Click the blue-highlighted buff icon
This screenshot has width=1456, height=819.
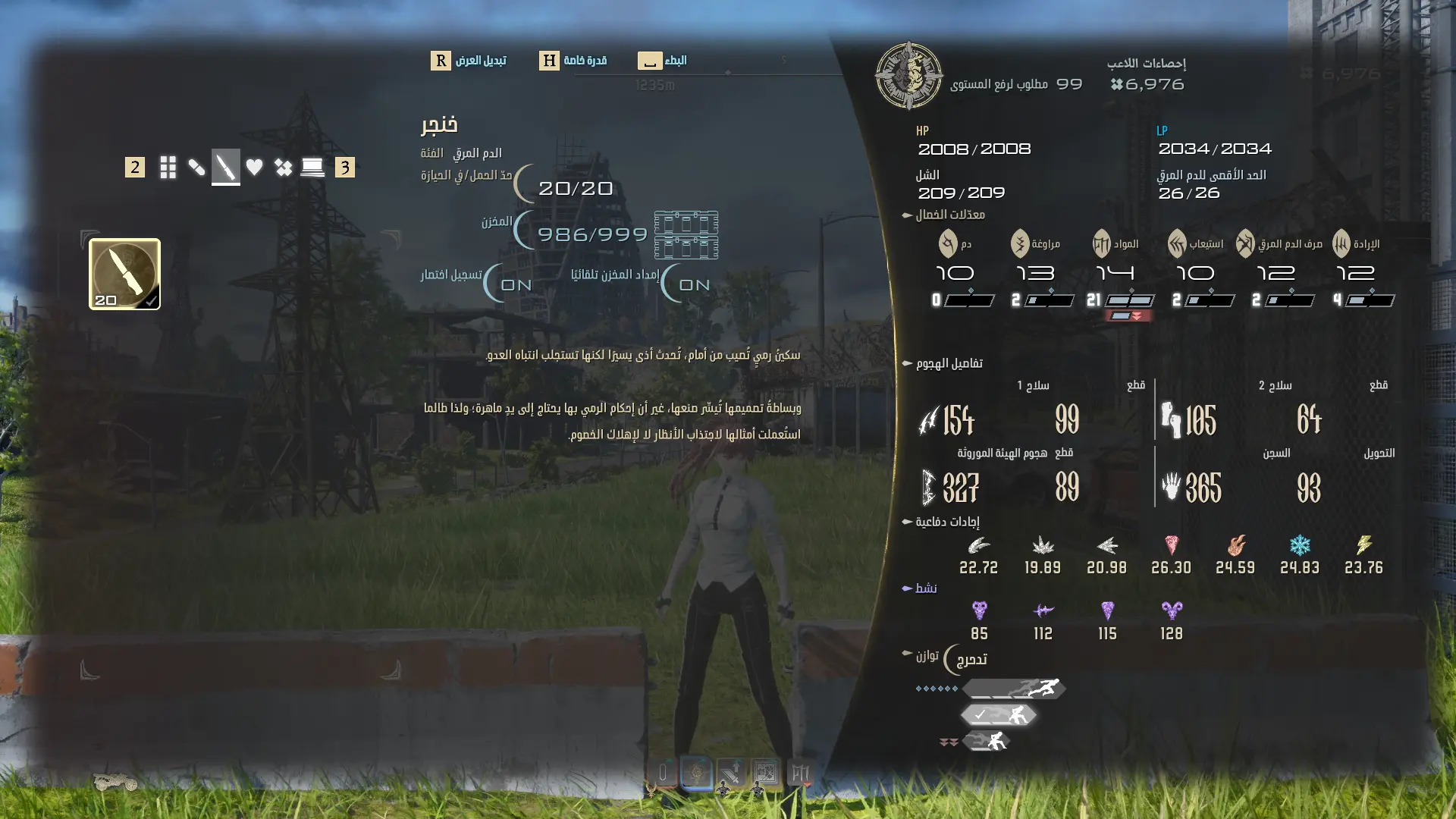pos(696,773)
